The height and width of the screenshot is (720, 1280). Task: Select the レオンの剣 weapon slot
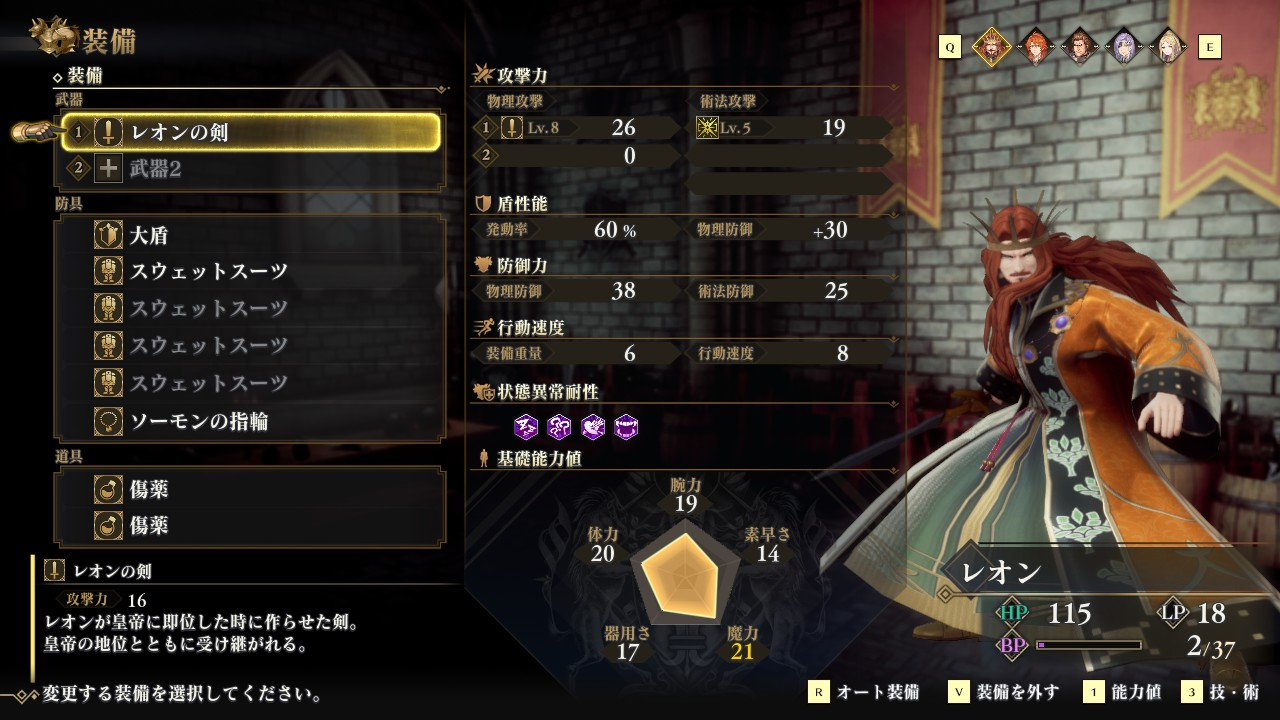[x=250, y=132]
